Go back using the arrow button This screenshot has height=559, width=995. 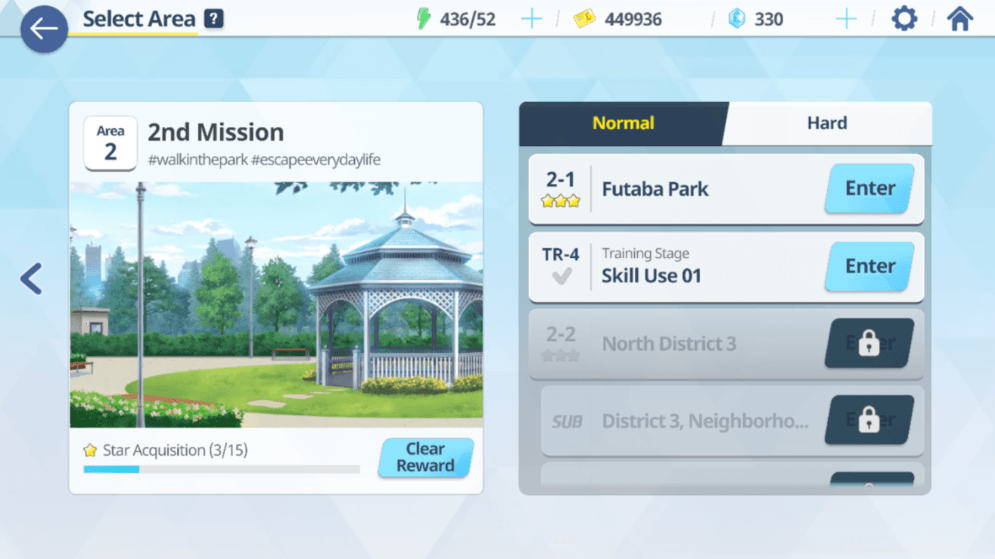coord(44,29)
